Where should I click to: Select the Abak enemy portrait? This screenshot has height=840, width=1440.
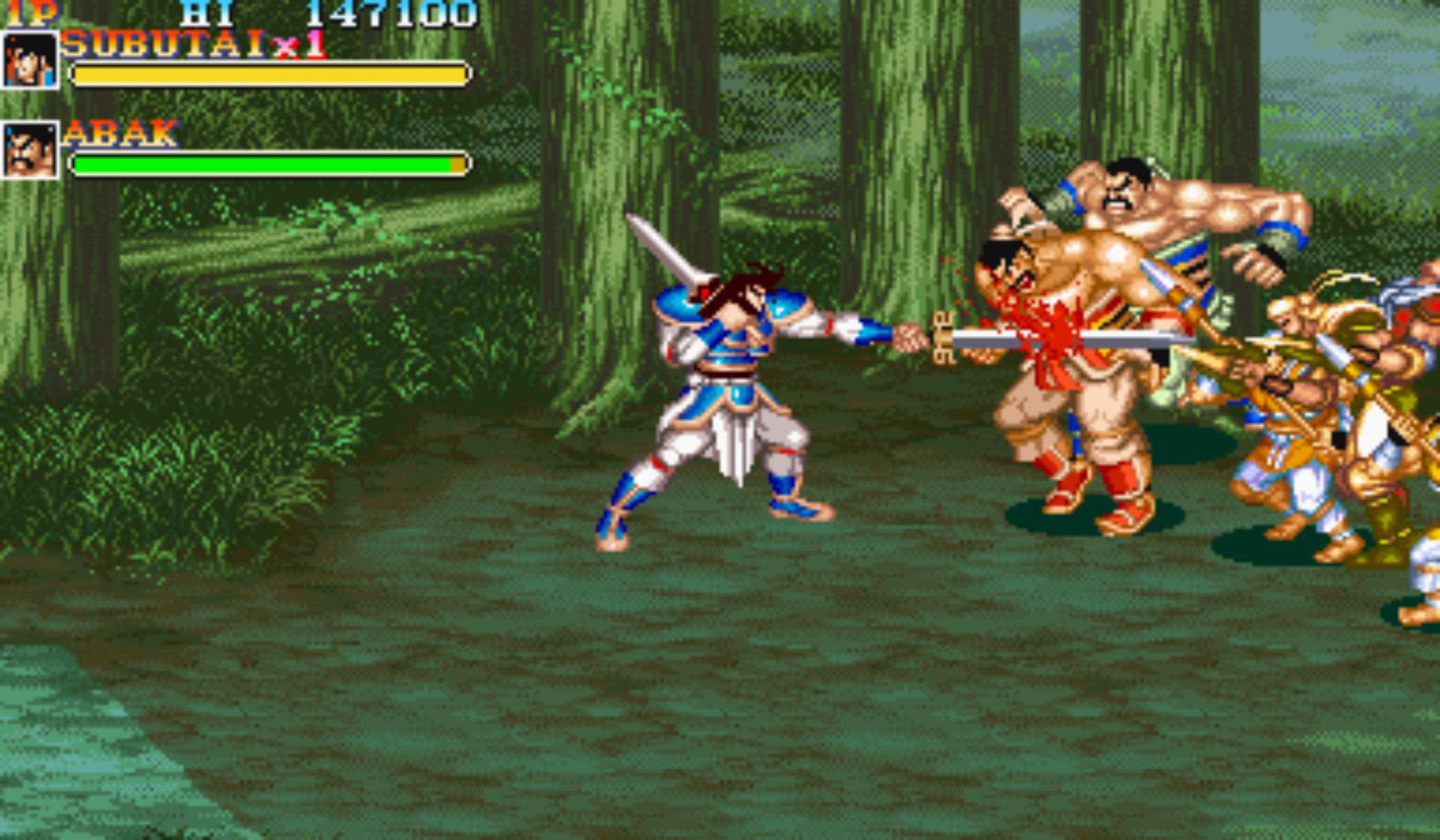pos(30,151)
